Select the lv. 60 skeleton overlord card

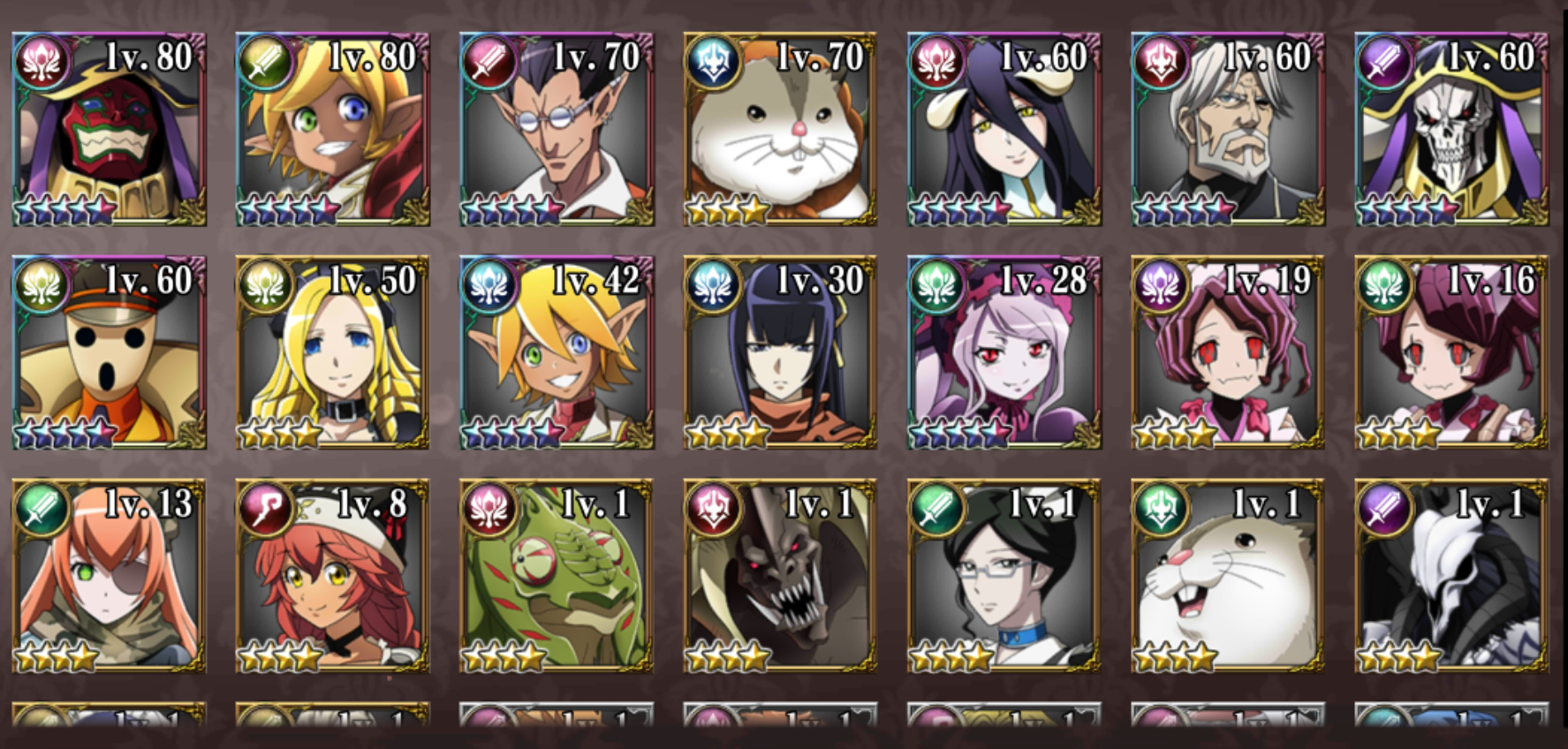tap(1452, 130)
